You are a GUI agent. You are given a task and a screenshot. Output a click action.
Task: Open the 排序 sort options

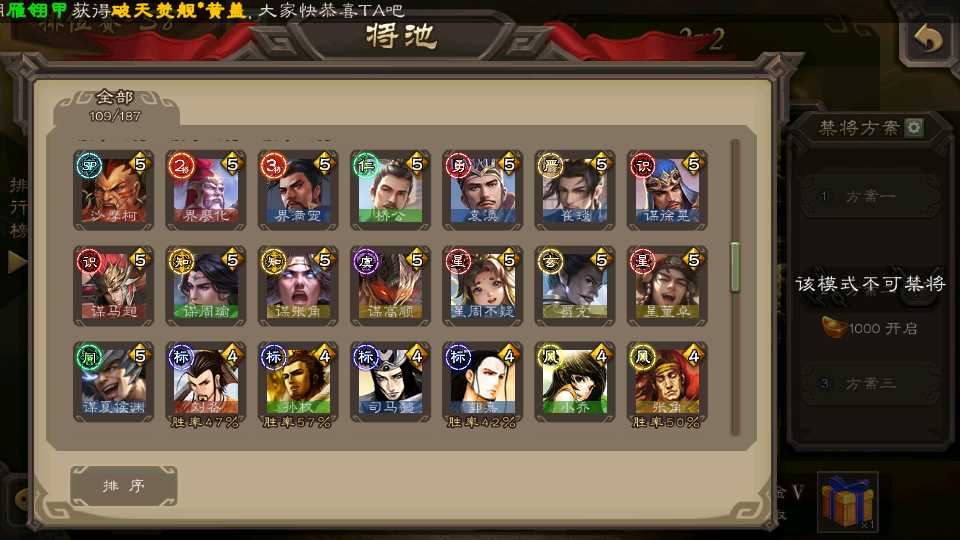(124, 486)
